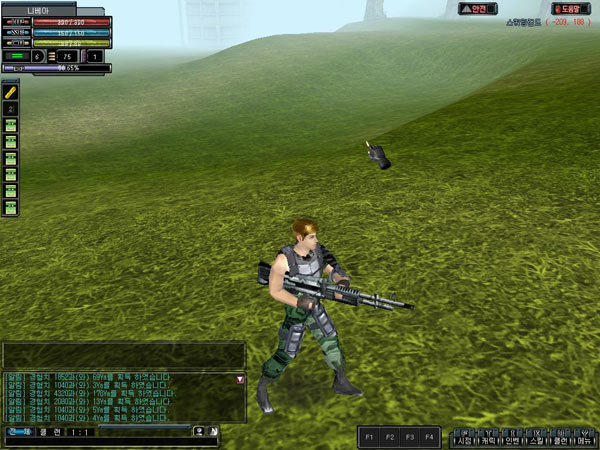Open the 클랜 clan window

(559, 440)
